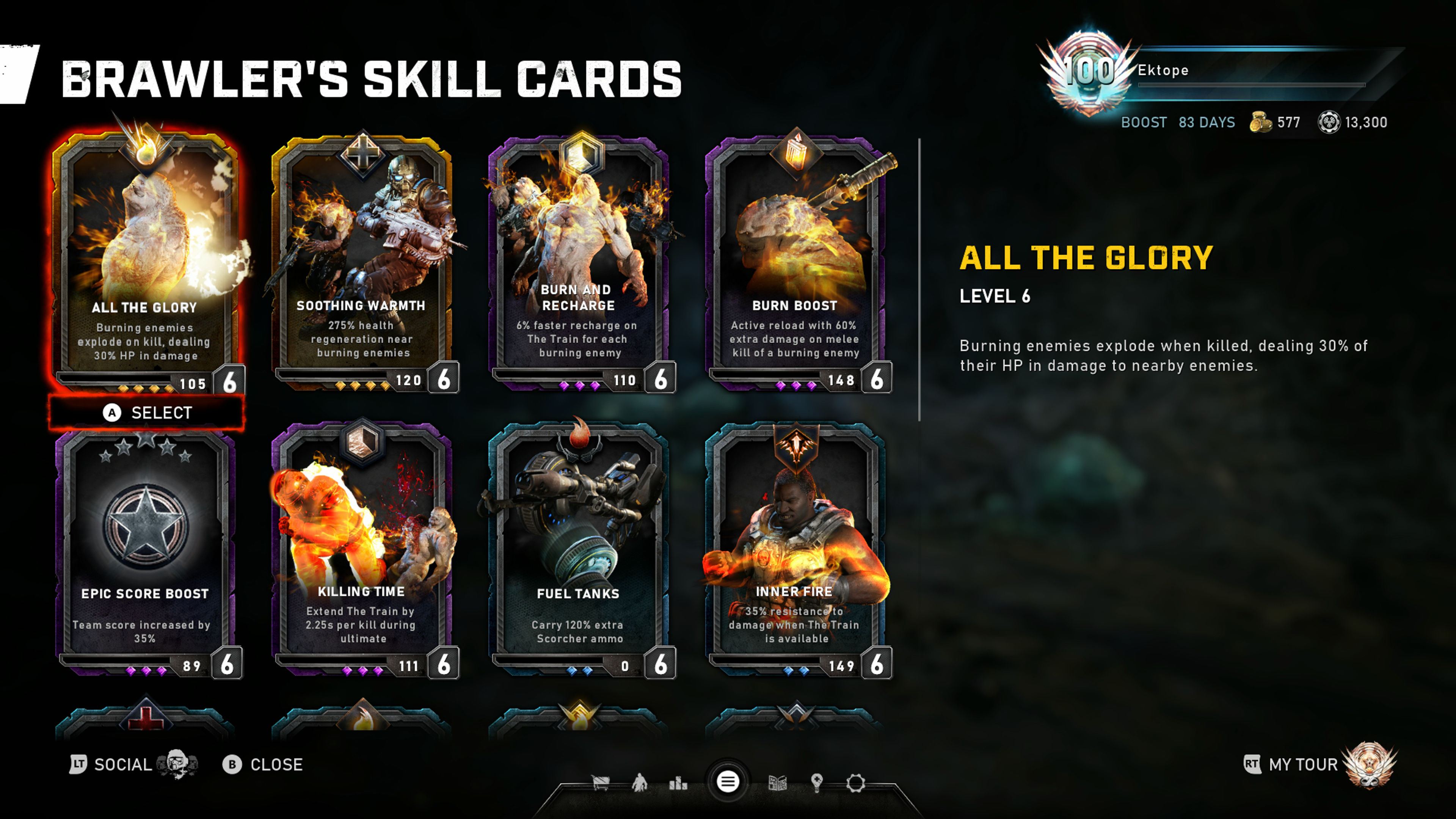Viewport: 1456px width, 819px height.
Task: Click the central hamburger menu button
Action: click(x=728, y=782)
